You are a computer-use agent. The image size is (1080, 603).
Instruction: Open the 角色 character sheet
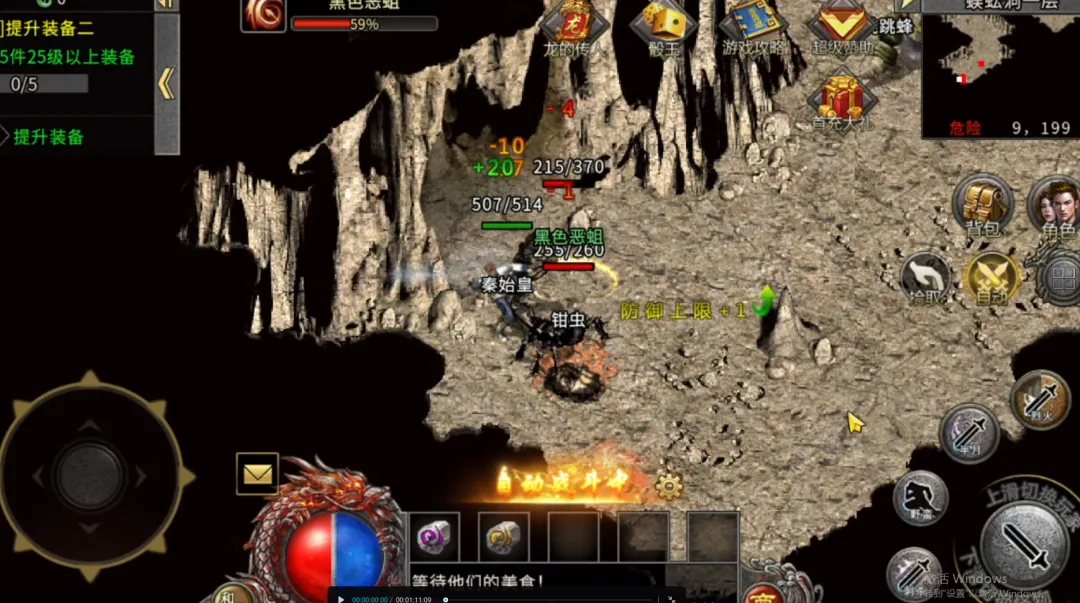(x=1054, y=204)
